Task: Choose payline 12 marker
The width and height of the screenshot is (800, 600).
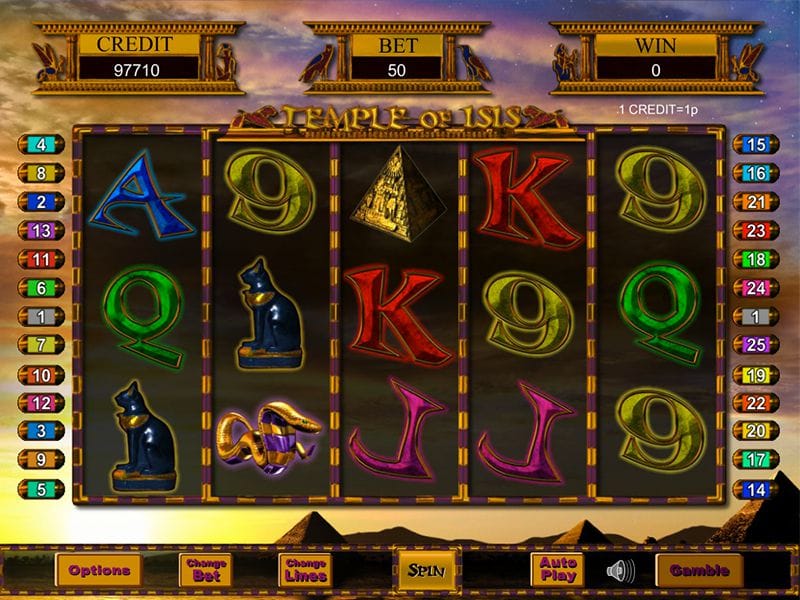Action: pyautogui.click(x=42, y=403)
